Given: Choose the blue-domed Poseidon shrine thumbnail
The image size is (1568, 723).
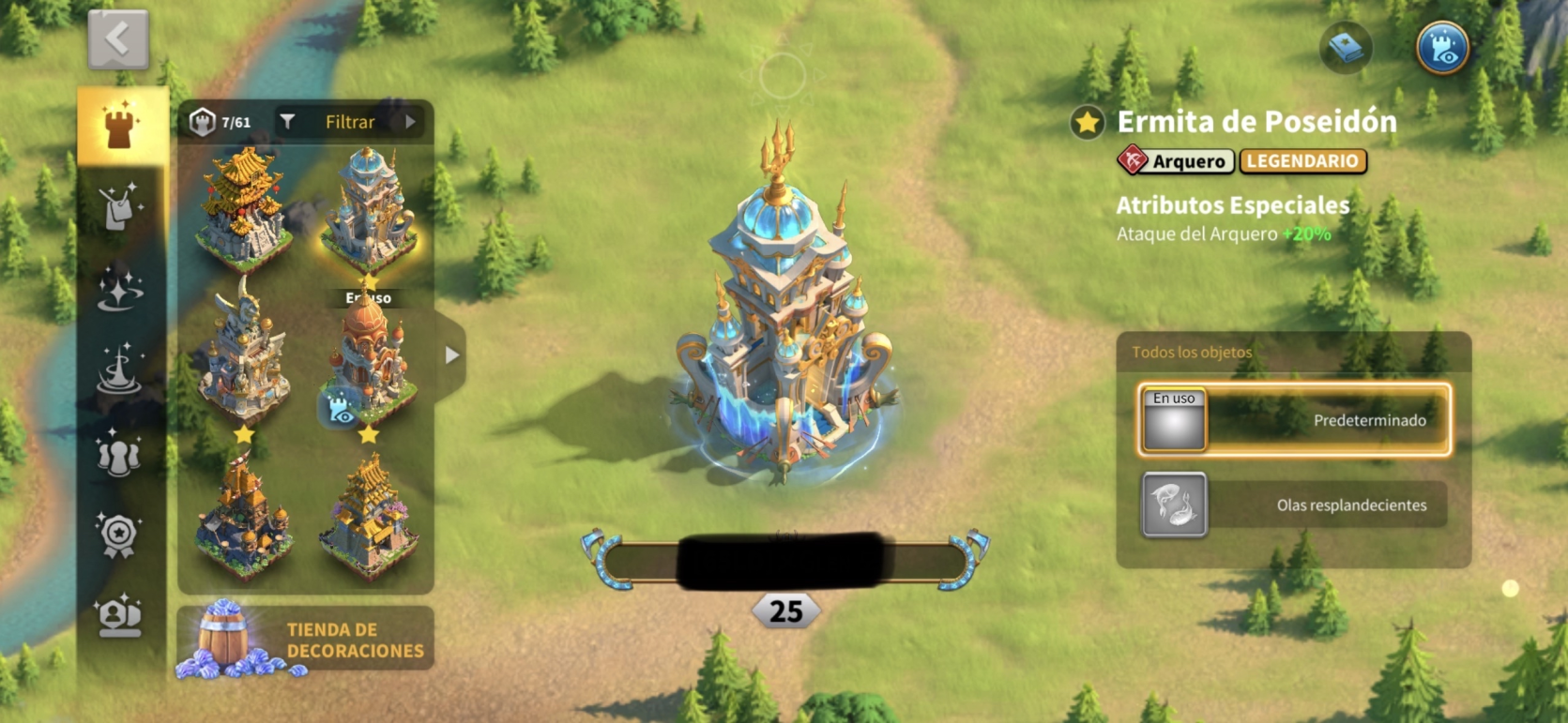Looking at the screenshot, I should tap(369, 212).
